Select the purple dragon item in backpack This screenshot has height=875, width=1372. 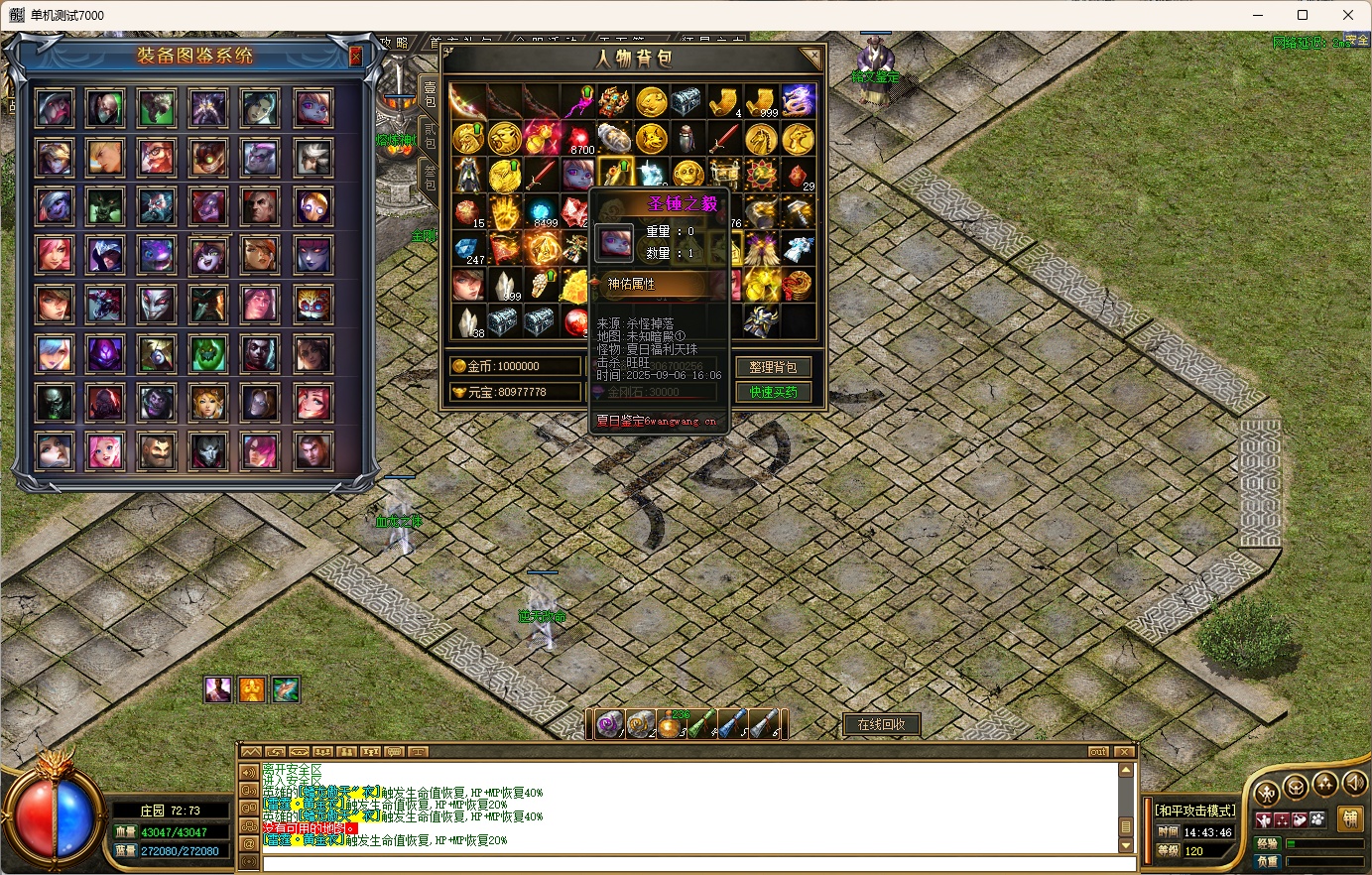tap(798, 100)
